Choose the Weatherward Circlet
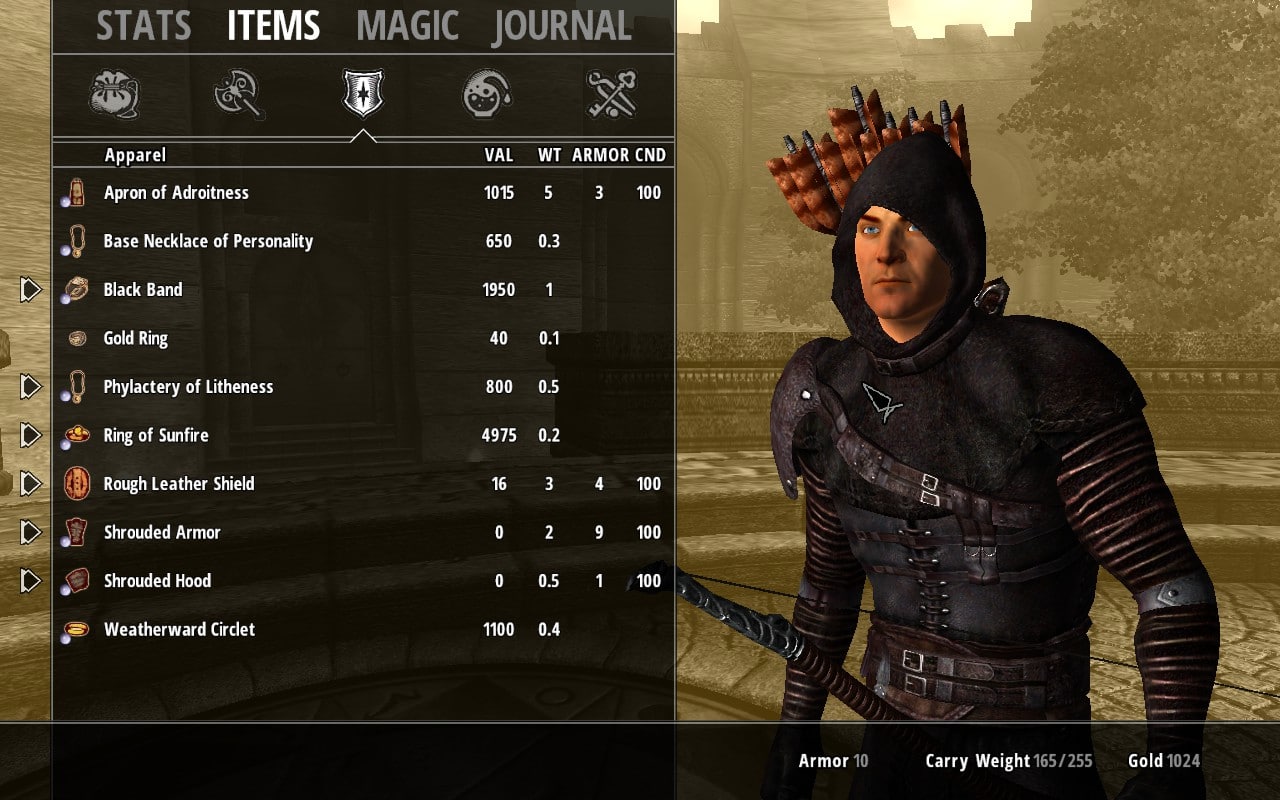Viewport: 1280px width, 800px height. [179, 629]
